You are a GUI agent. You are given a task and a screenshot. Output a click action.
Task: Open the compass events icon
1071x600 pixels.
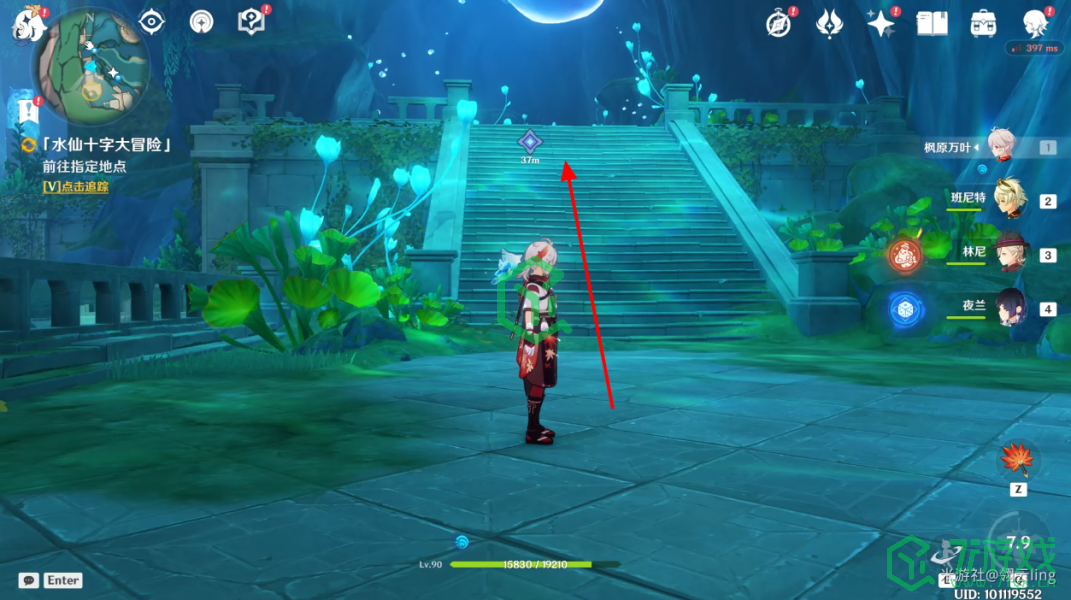pos(779,23)
